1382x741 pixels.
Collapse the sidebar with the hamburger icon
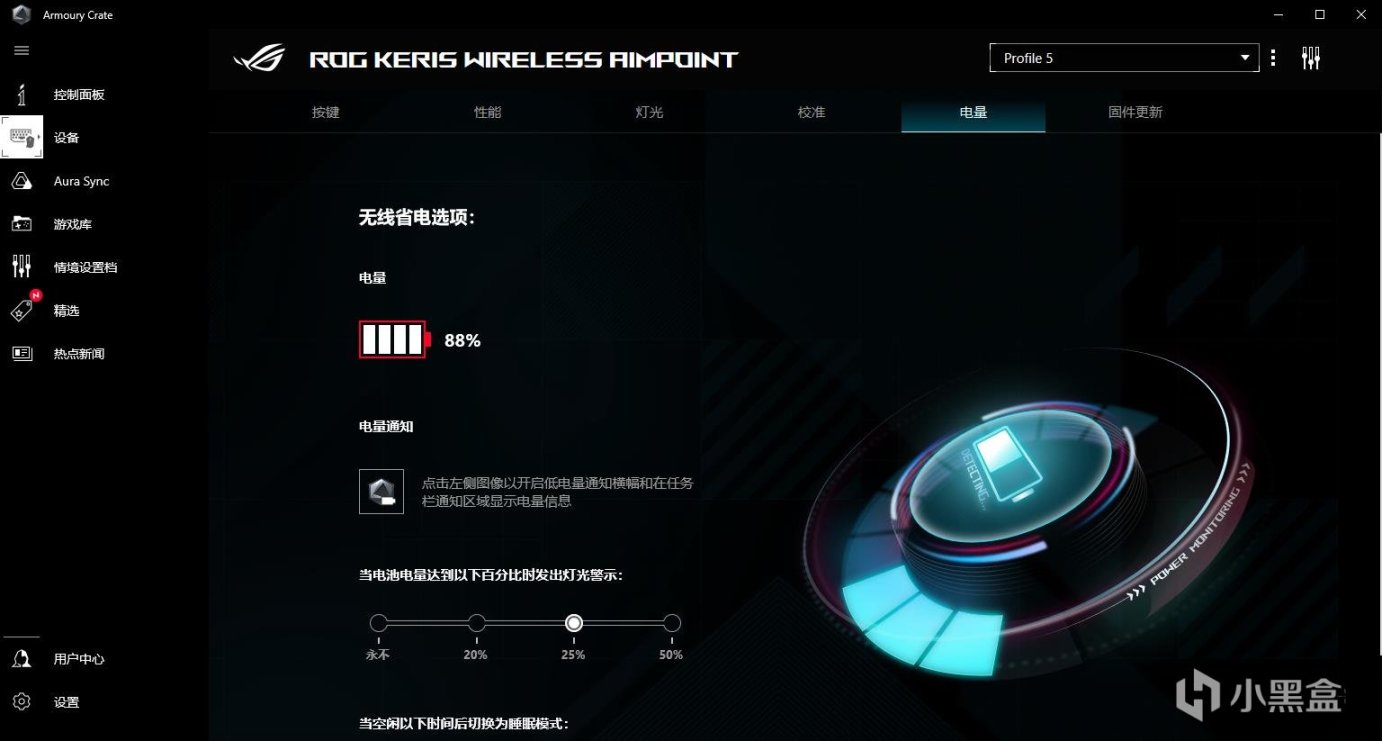click(x=21, y=50)
